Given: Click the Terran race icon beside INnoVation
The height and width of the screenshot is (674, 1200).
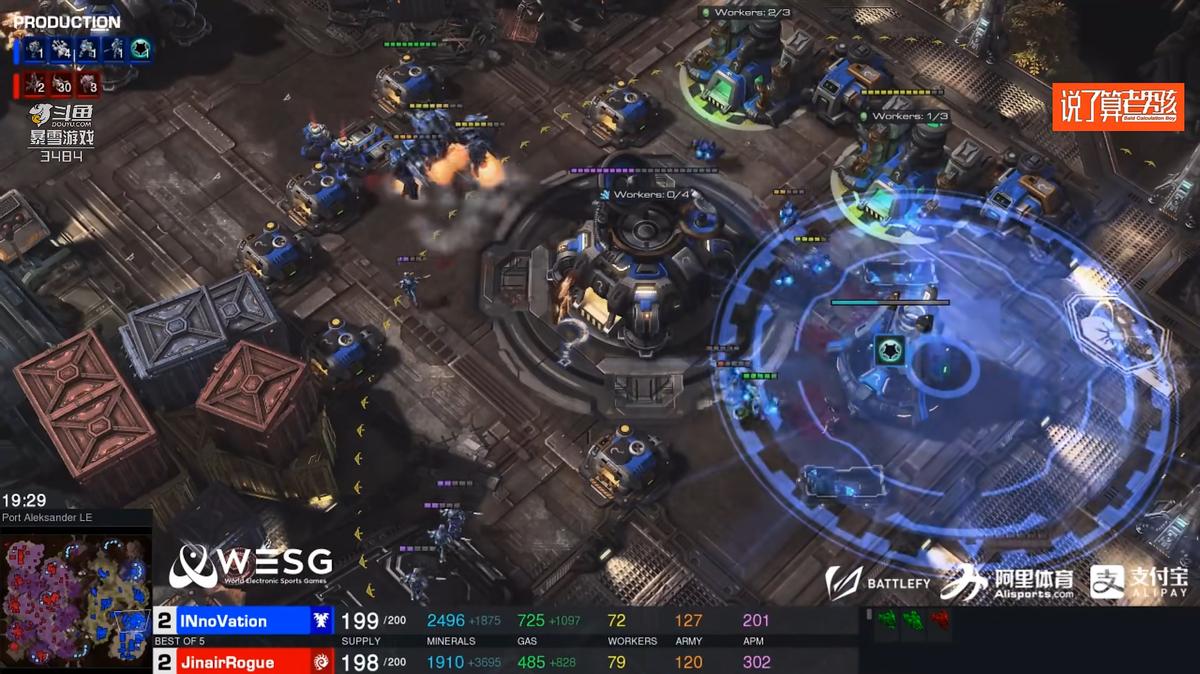Looking at the screenshot, I should (x=322, y=621).
